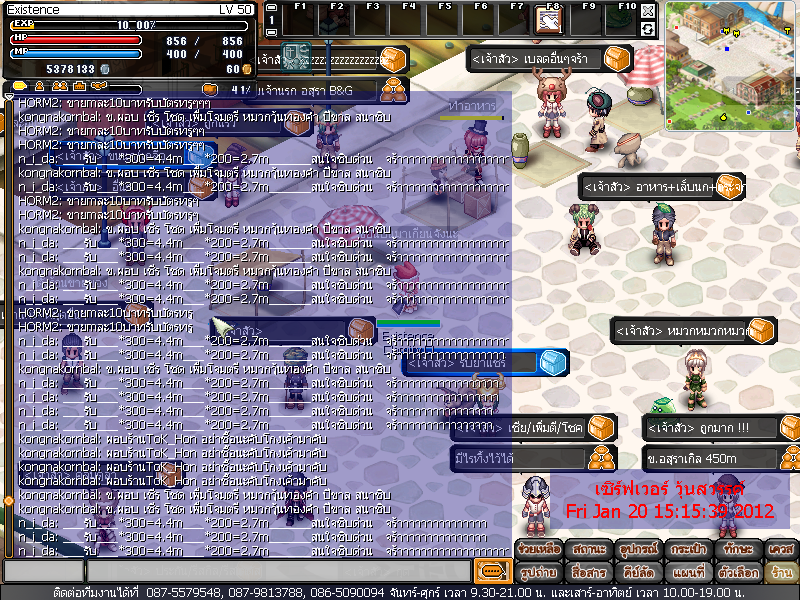Click the orange chat send button
Image resolution: width=800 pixels, height=600 pixels.
491,571
